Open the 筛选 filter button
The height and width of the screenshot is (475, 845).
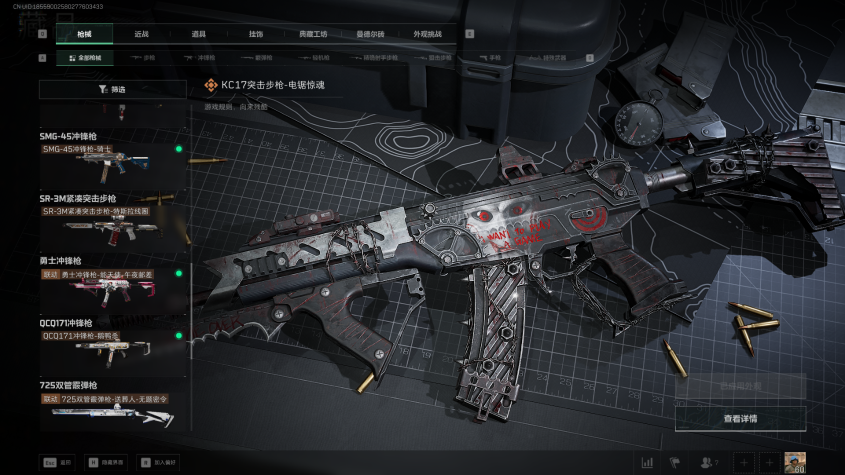coord(113,89)
